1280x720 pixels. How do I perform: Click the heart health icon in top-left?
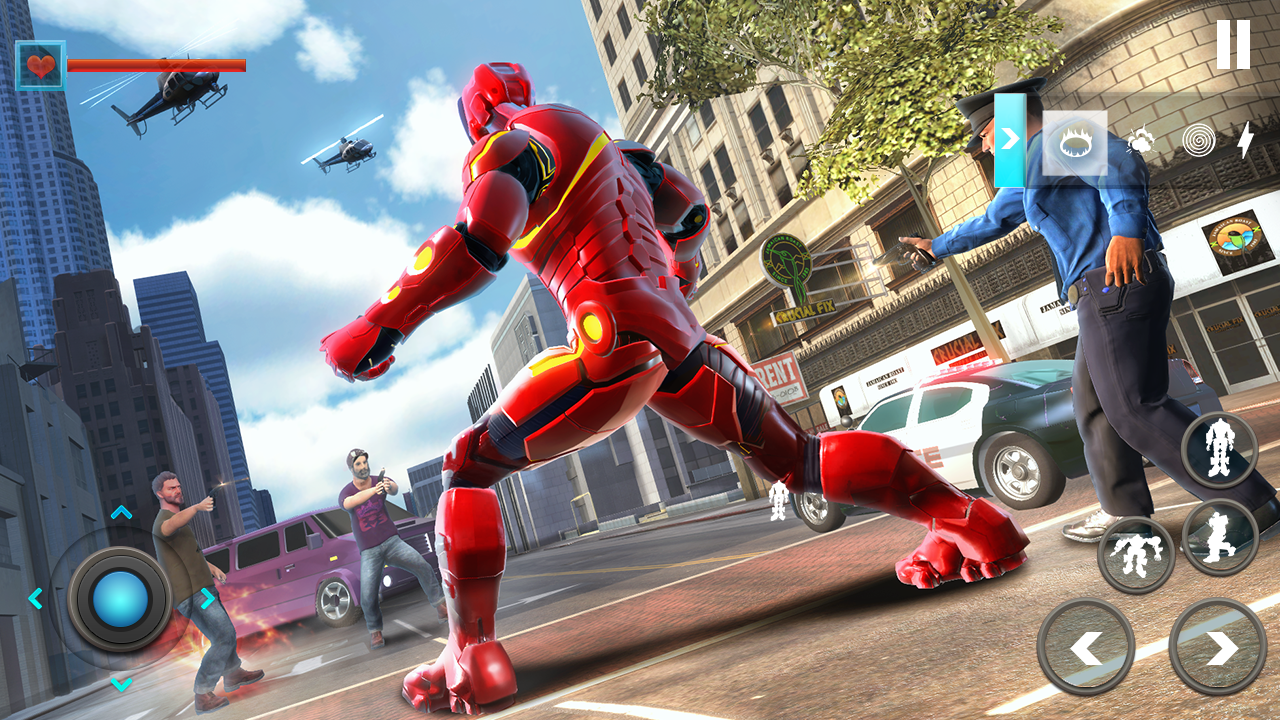click(40, 66)
